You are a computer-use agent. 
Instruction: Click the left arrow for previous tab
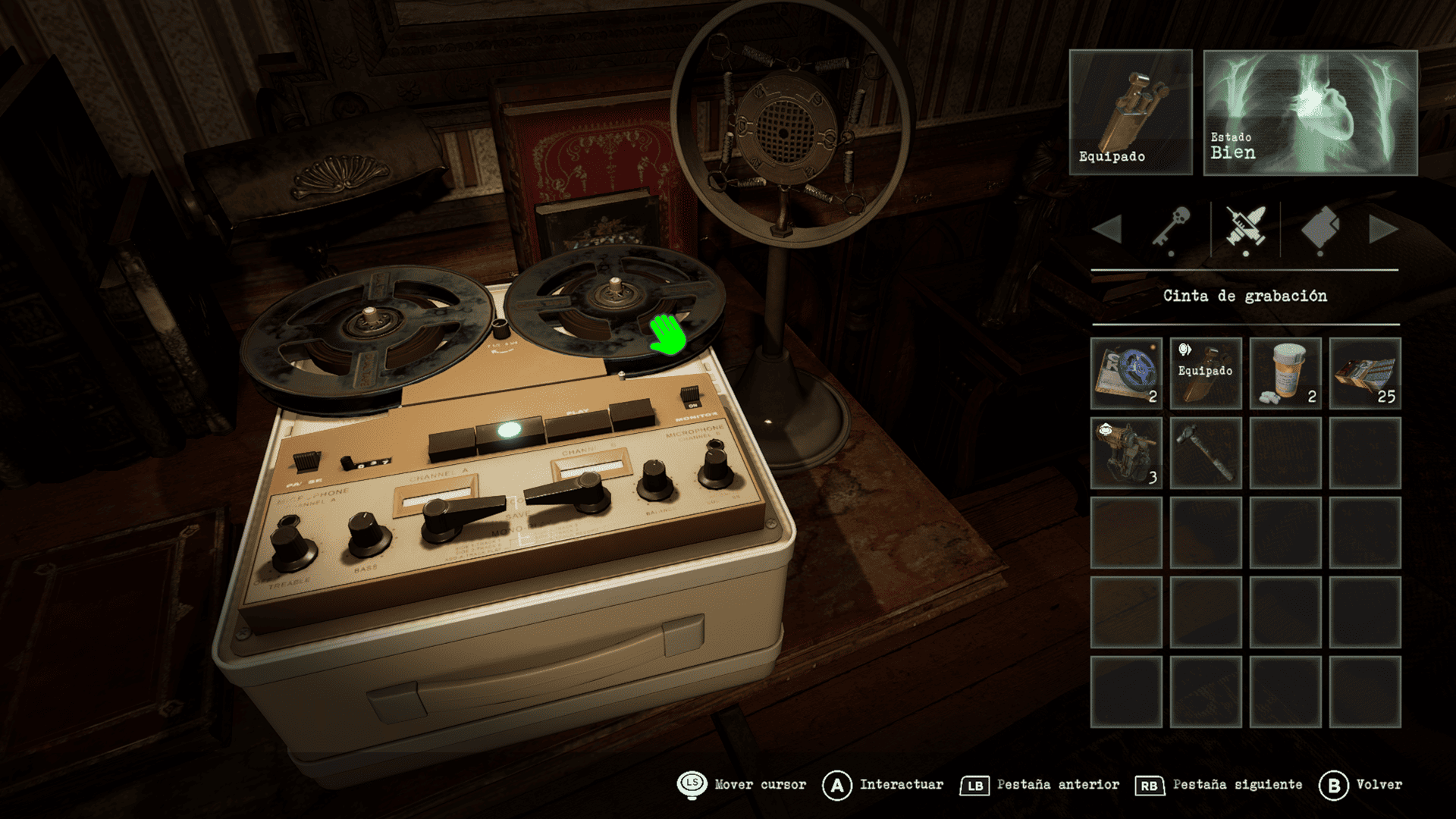tap(1108, 229)
